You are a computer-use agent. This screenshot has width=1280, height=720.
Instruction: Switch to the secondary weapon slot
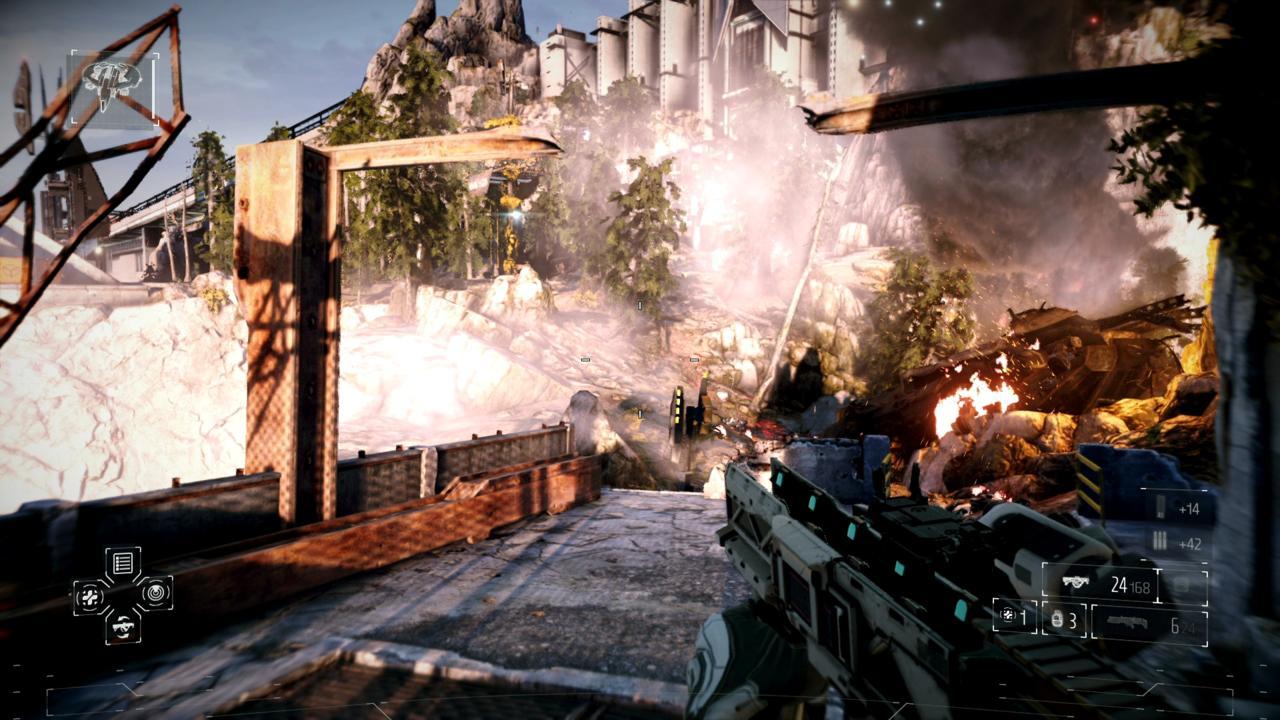point(1148,624)
